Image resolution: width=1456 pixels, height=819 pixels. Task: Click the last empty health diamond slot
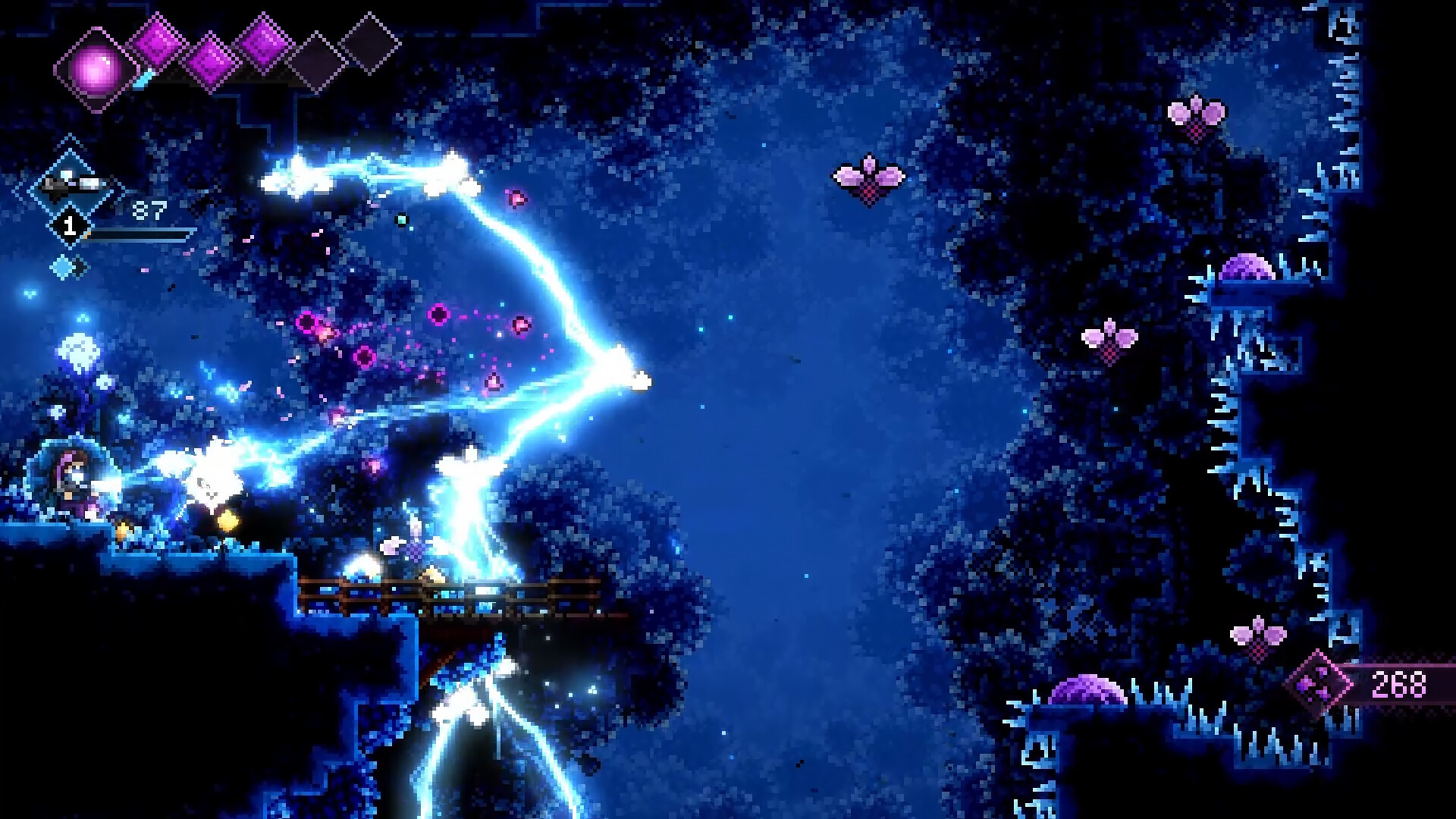click(x=368, y=45)
